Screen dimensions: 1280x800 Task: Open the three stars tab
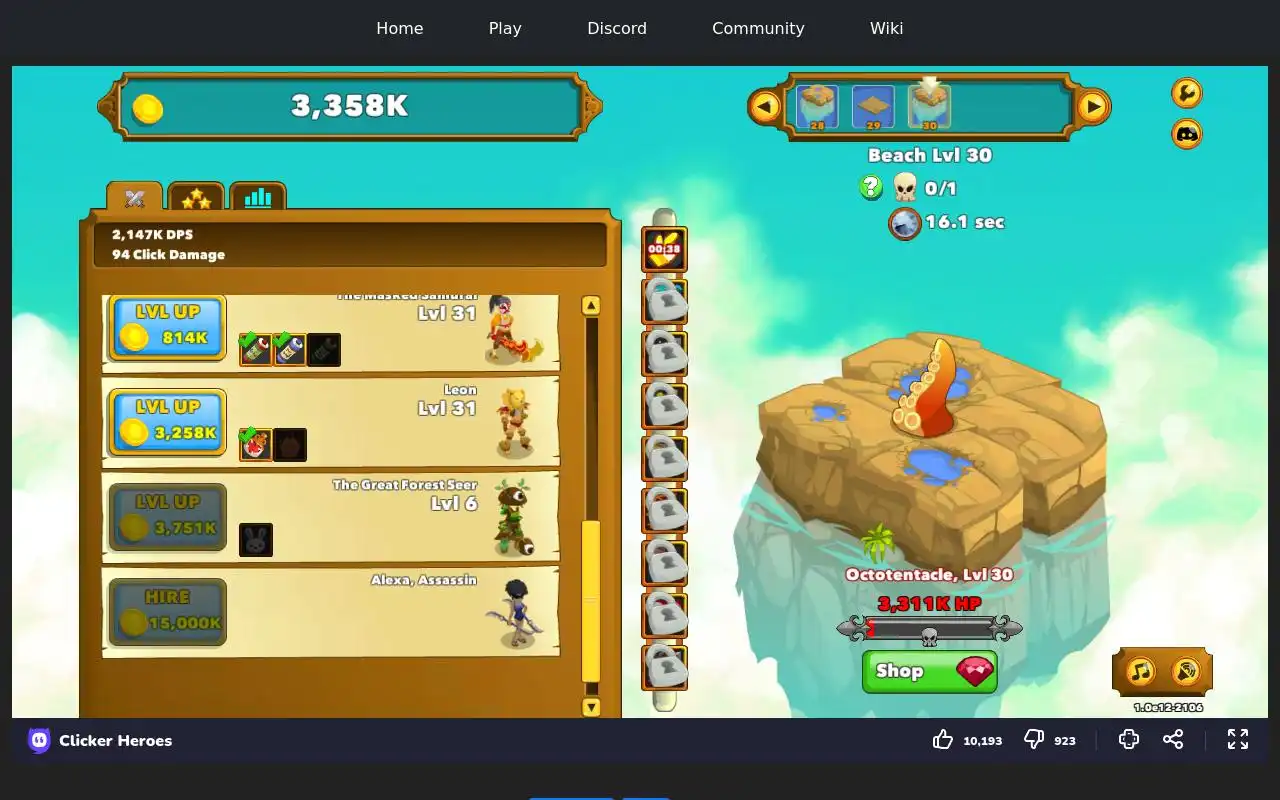pyautogui.click(x=196, y=198)
